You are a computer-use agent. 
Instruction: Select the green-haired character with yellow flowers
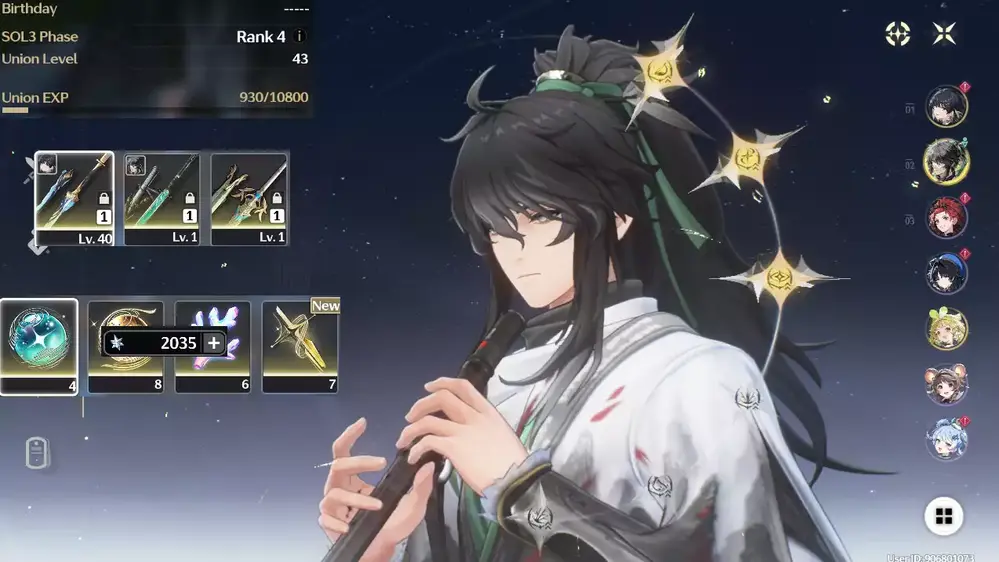[946, 328]
